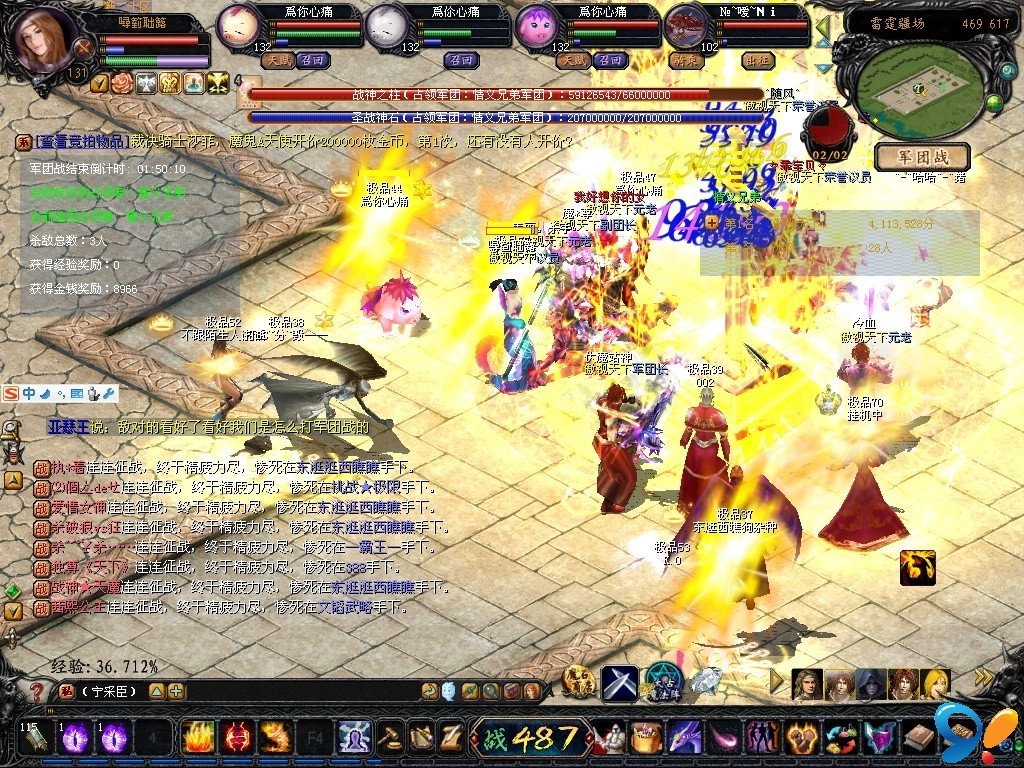Open the 查看竞拍物品 auction link in chat

point(83,142)
